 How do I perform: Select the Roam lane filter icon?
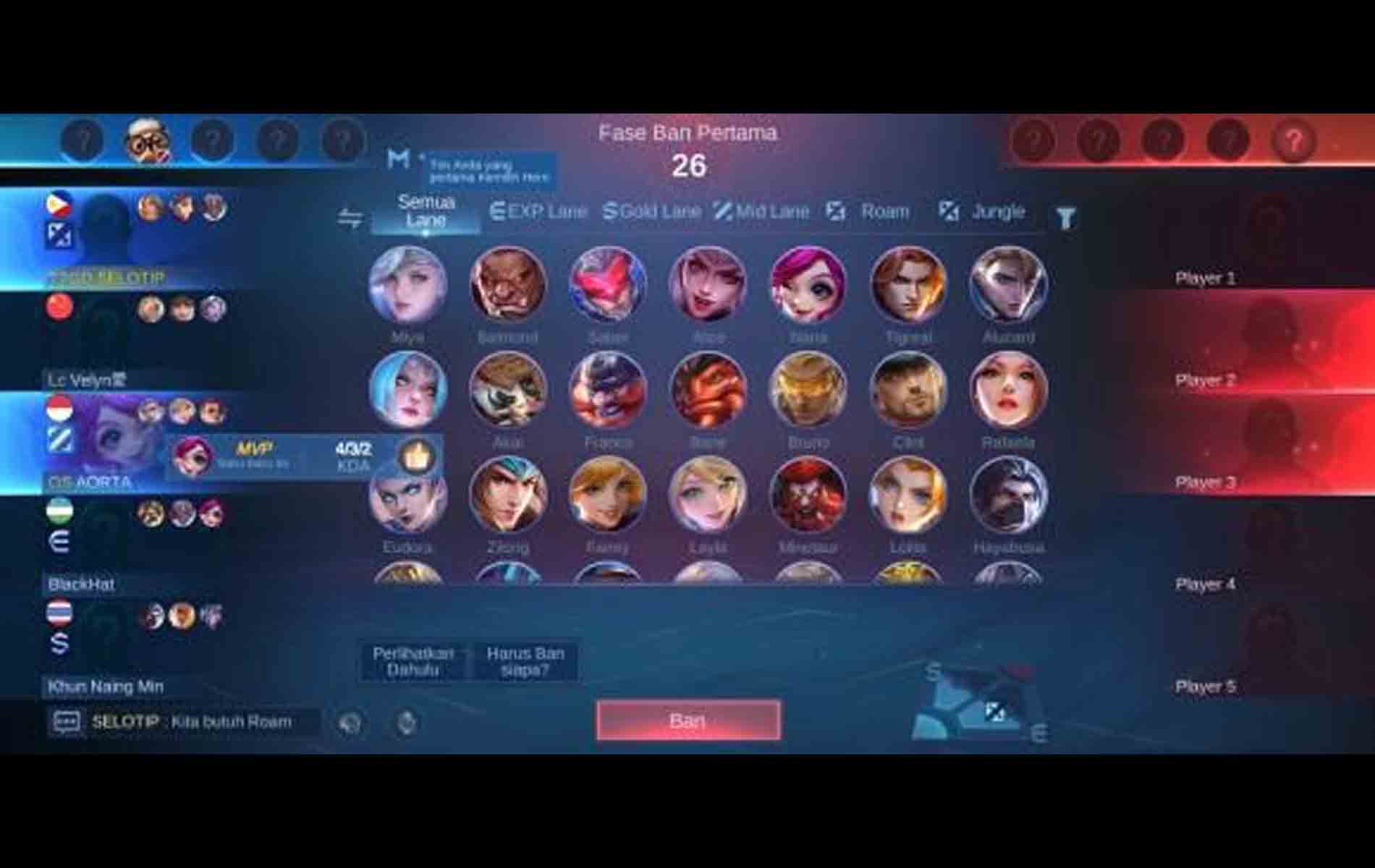tap(837, 211)
